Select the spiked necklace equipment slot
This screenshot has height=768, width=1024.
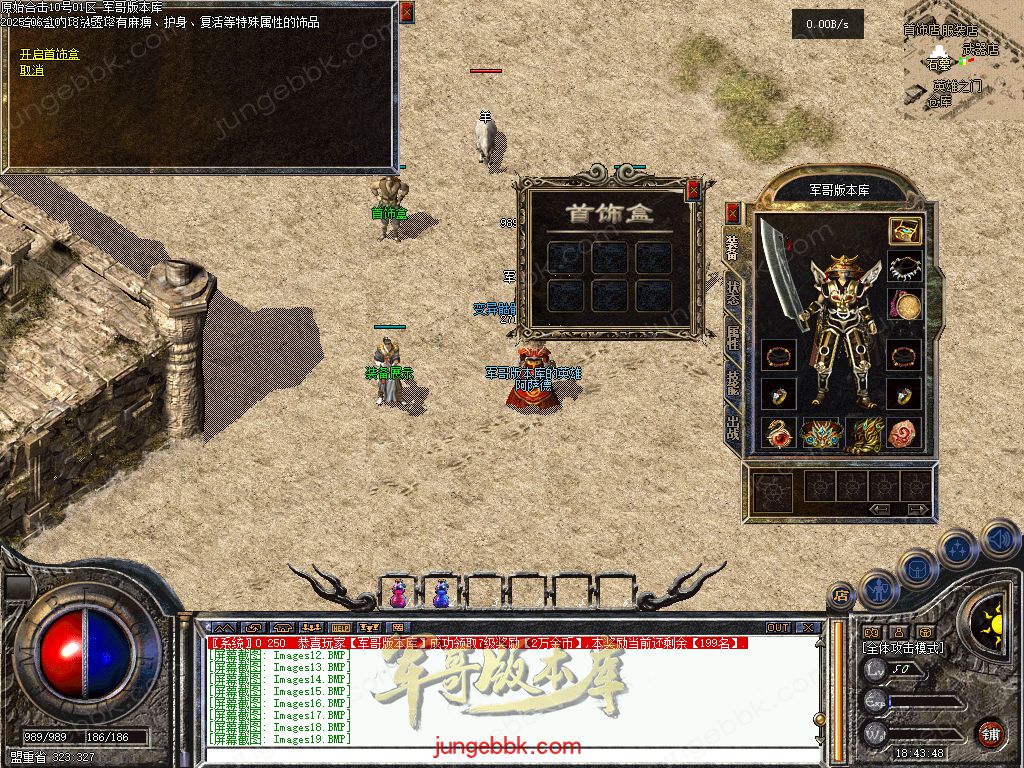pos(904,268)
